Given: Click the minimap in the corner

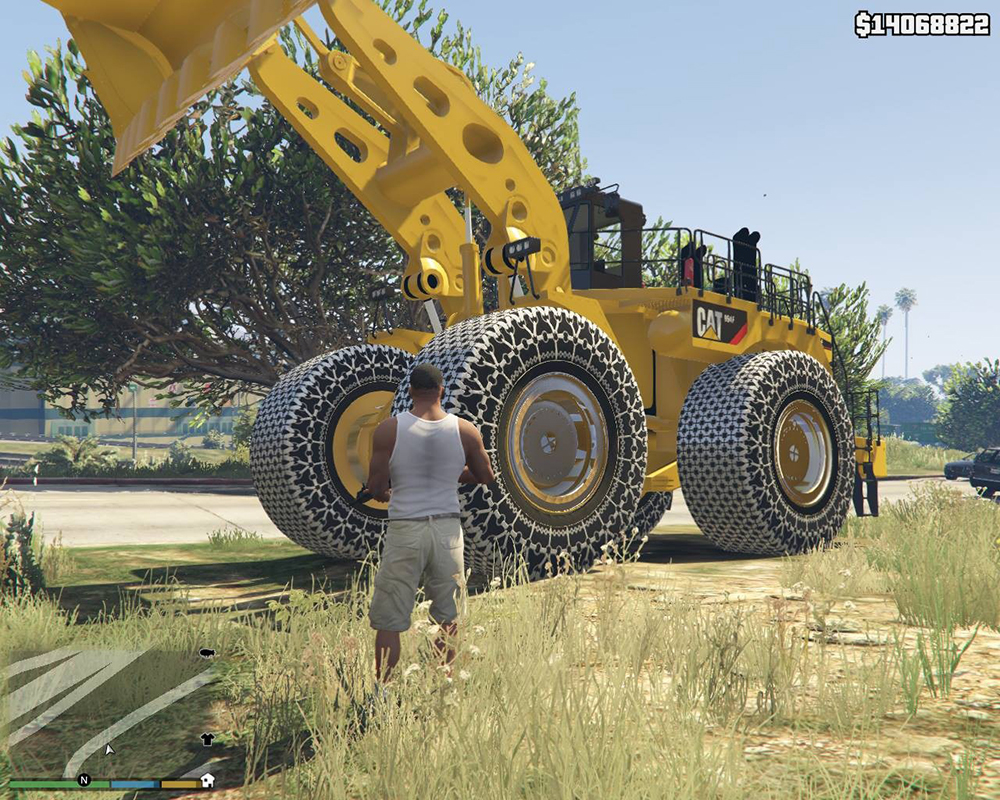Looking at the screenshot, I should pos(108,708).
